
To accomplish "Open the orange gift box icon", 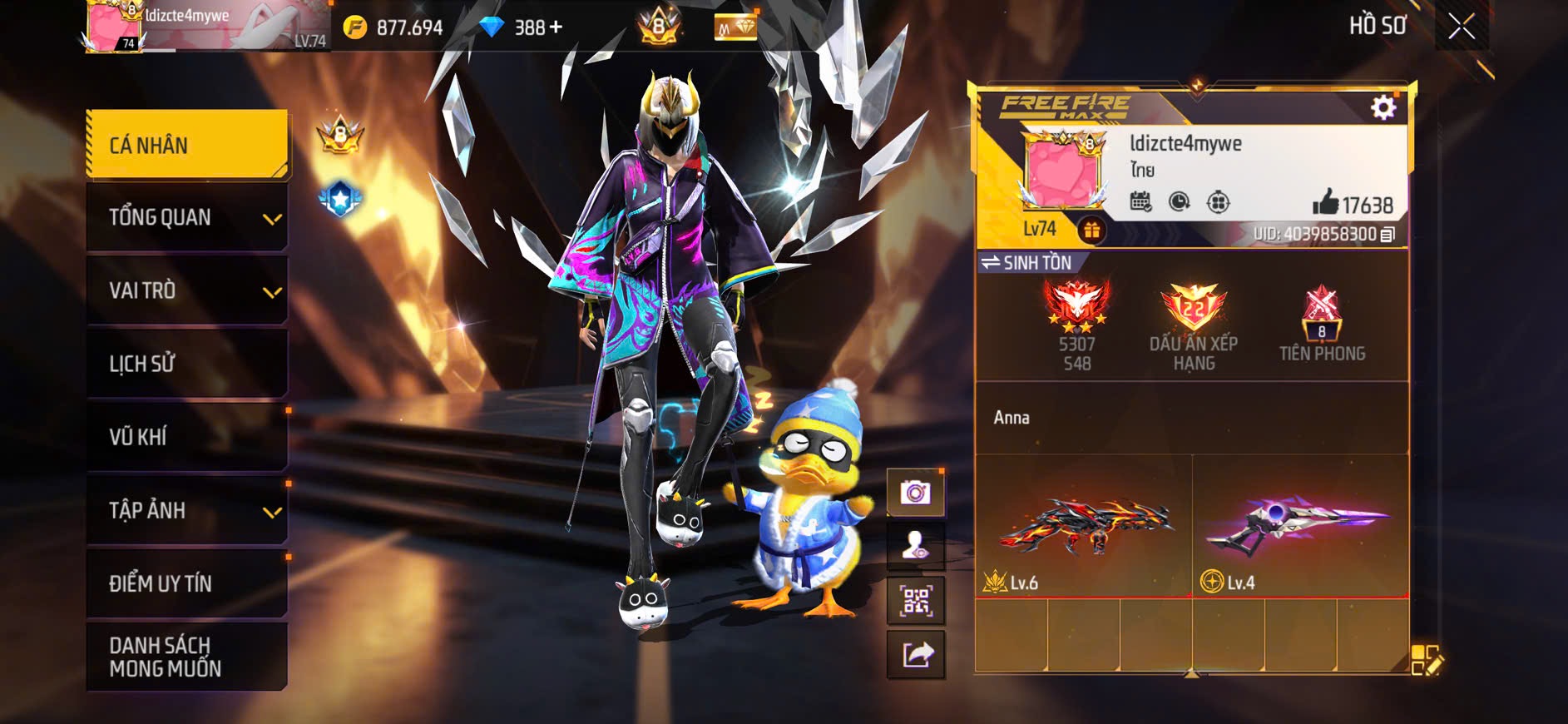I will 1091,231.
